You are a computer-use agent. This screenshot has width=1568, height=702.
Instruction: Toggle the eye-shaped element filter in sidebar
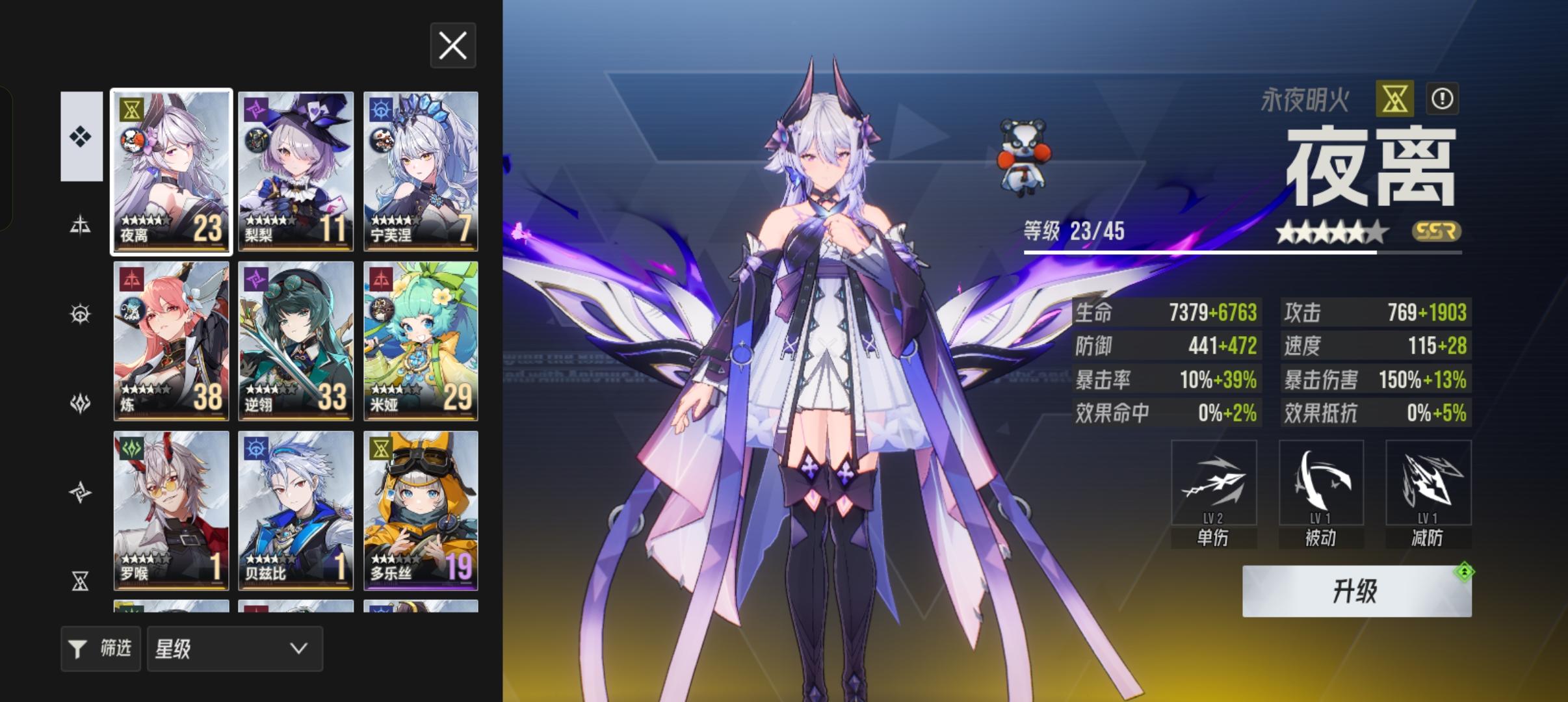coord(81,313)
